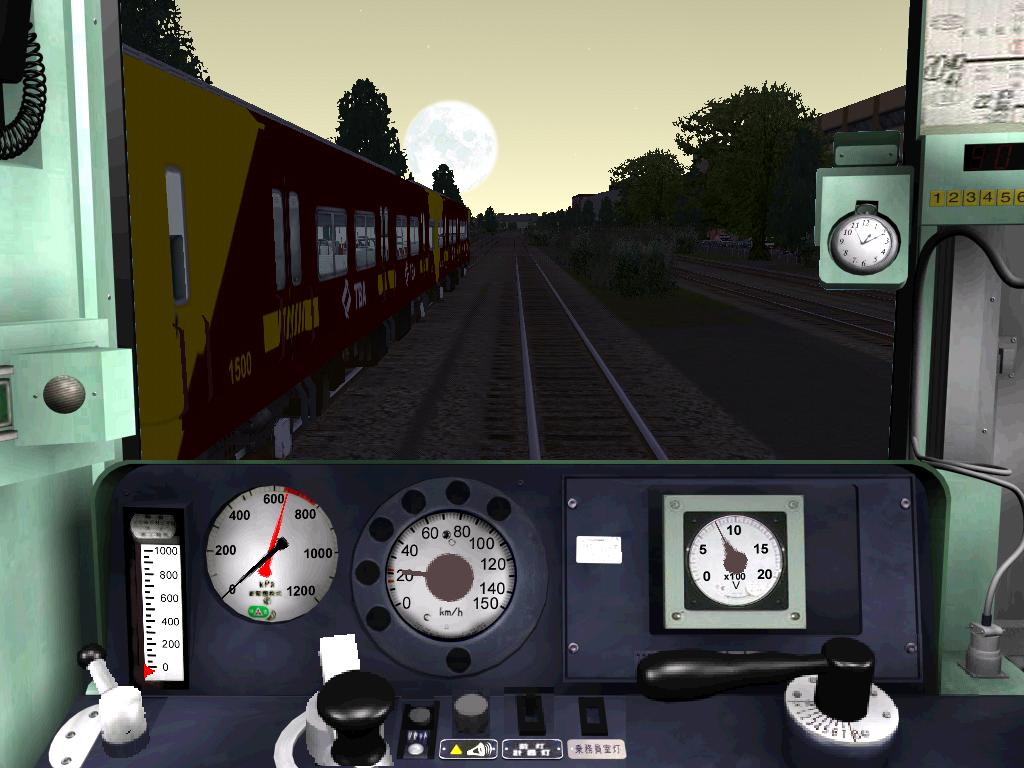
Task: Toggle the crew room light switch
Action: point(595,716)
